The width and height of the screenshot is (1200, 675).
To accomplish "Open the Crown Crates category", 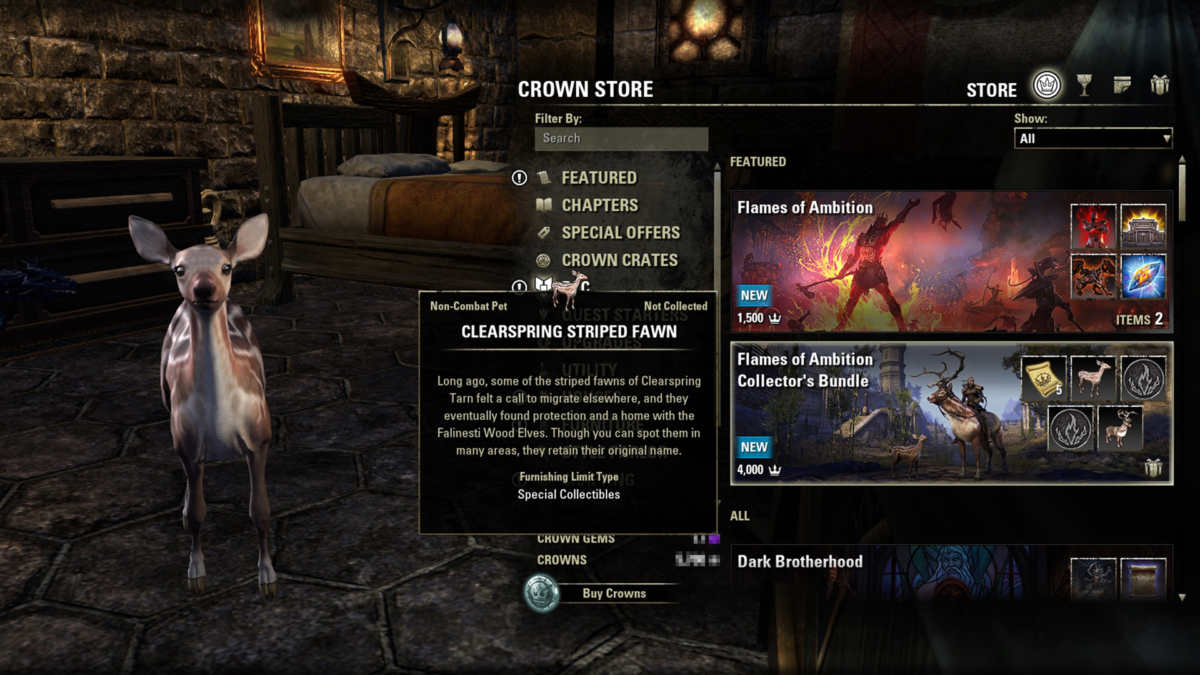I will tap(619, 260).
